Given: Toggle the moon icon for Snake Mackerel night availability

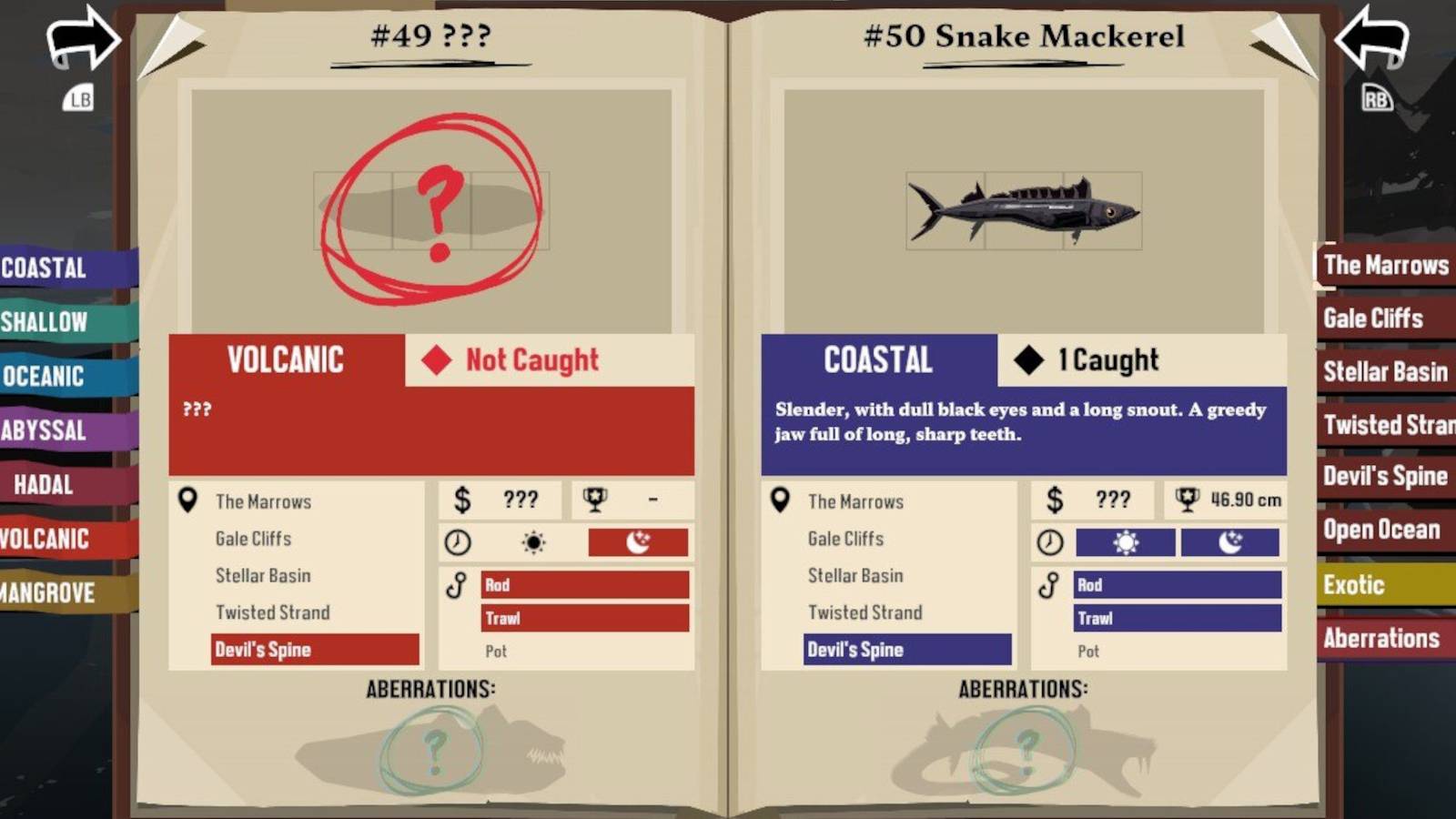Looking at the screenshot, I should pyautogui.click(x=1230, y=542).
